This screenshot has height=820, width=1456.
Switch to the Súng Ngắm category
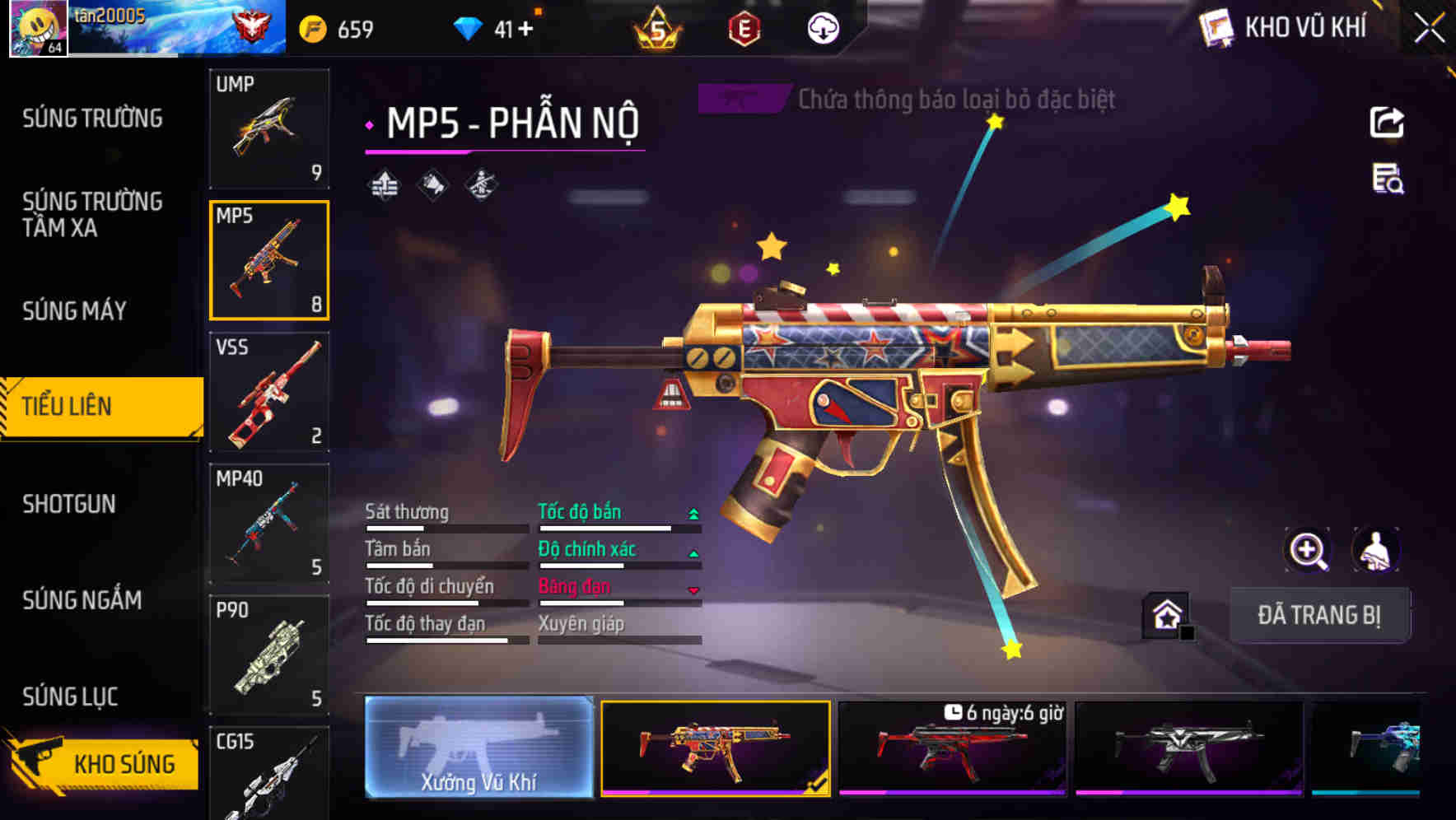pos(82,600)
